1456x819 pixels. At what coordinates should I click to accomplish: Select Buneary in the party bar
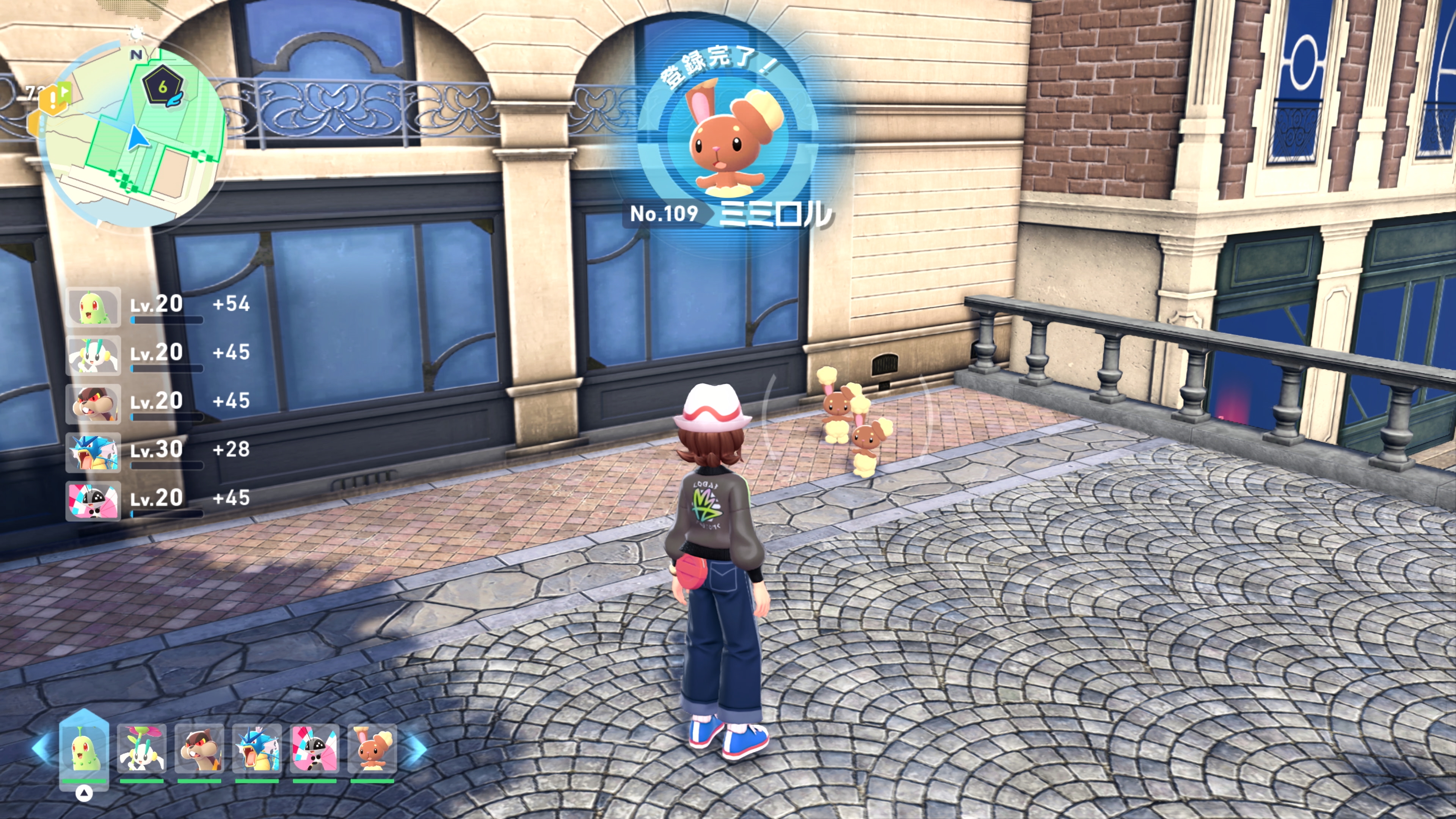[x=372, y=749]
